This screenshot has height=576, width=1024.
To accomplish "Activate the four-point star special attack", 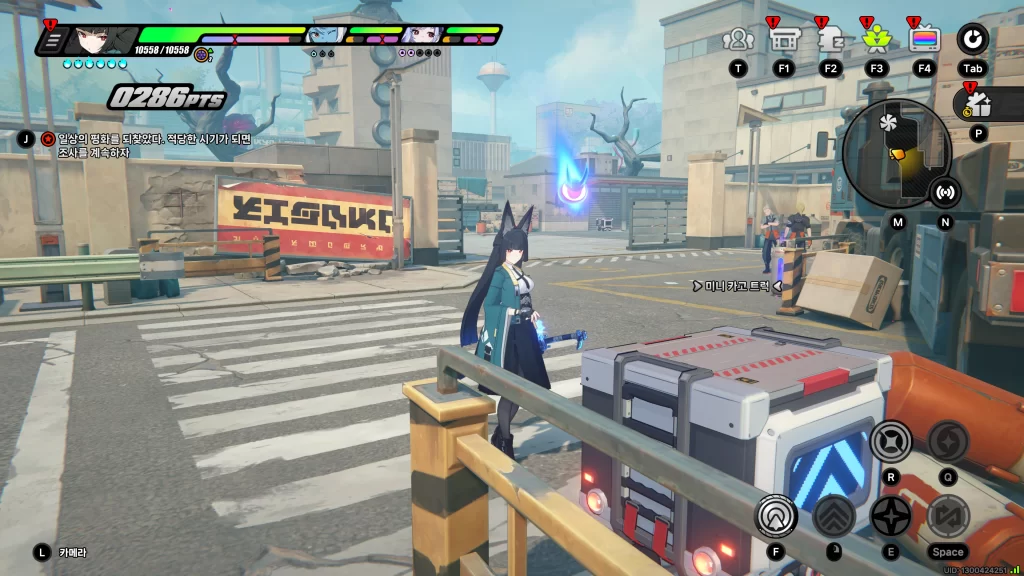I will tap(890, 516).
